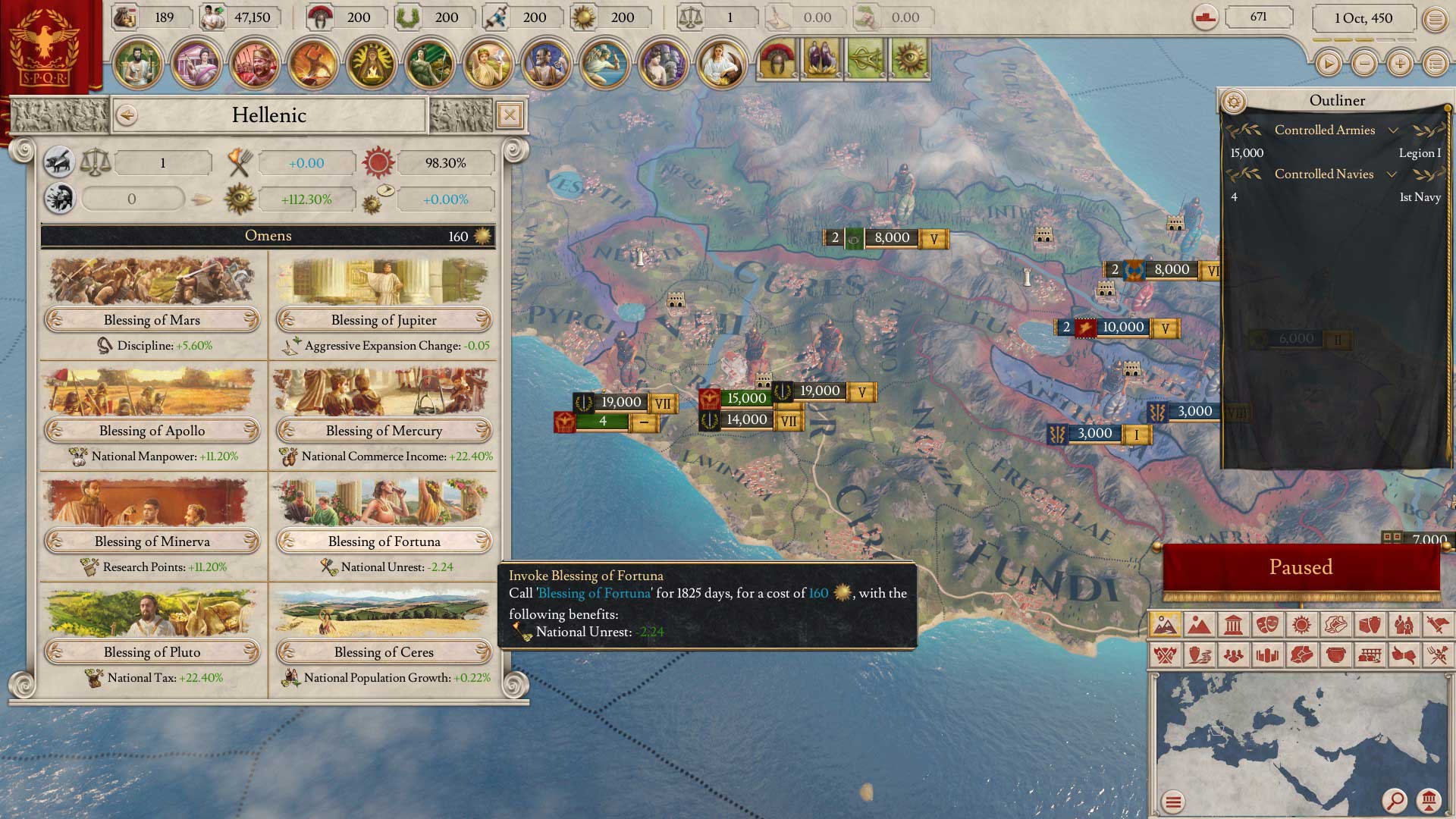Viewport: 1456px width, 819px height.
Task: Call the Blessing of Pluto omen
Action: [x=152, y=652]
